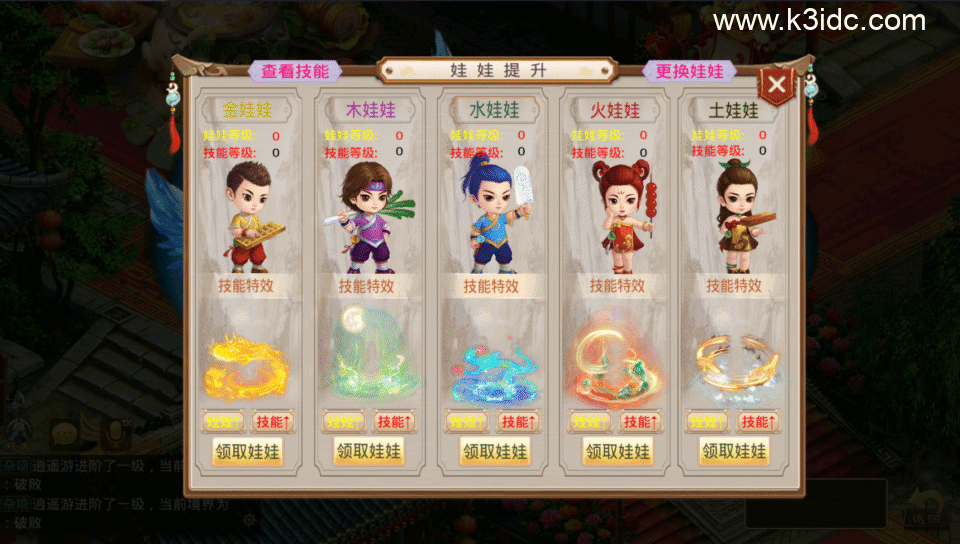Open the 查看技能 view skills tab
960x544 pixels.
(x=295, y=71)
